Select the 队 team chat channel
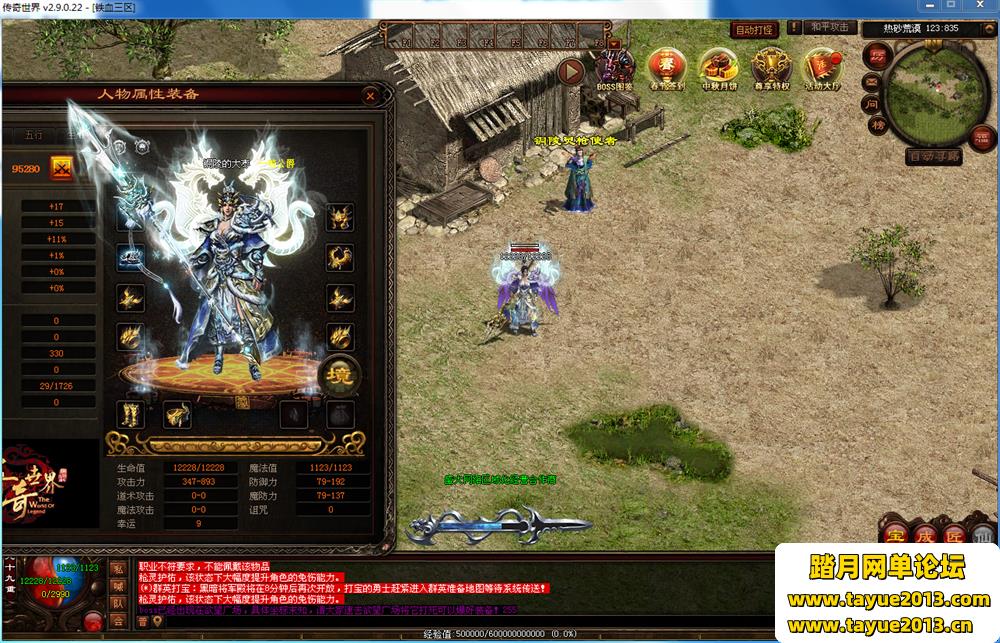 (118, 603)
